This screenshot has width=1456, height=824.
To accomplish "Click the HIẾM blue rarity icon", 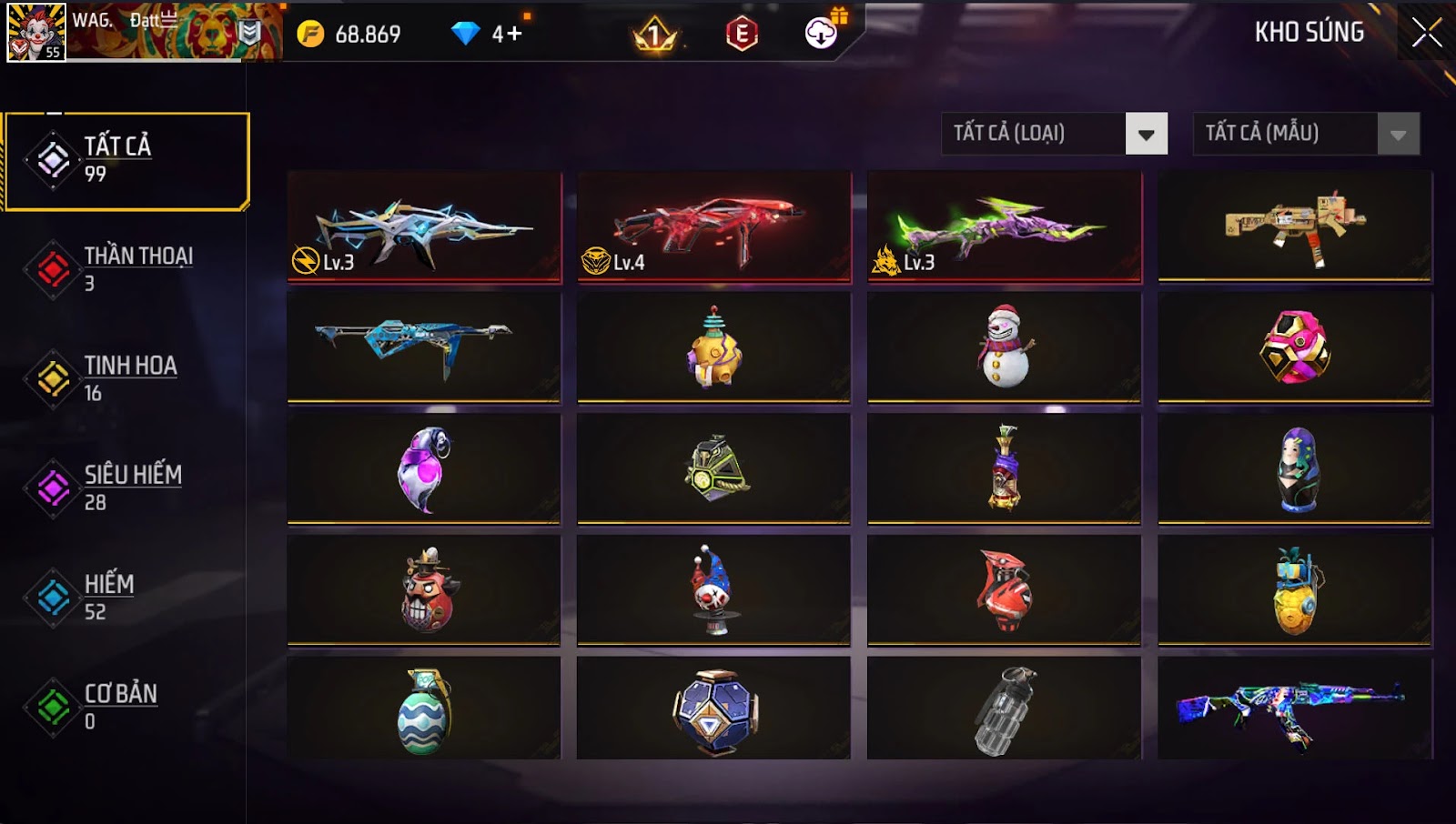I will (52, 596).
